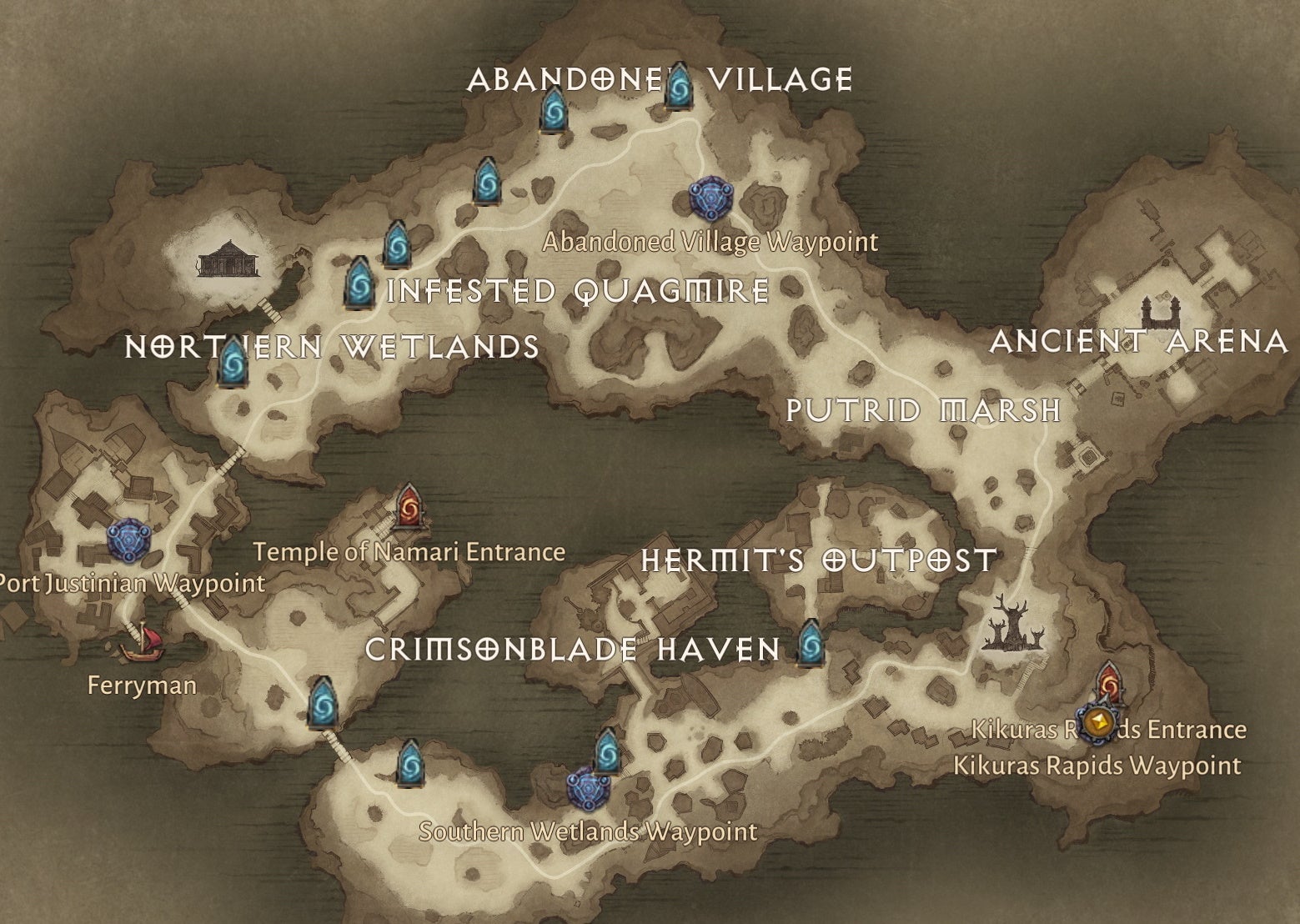Click the gold quest icon near Kikuras Rapids

[1097, 726]
